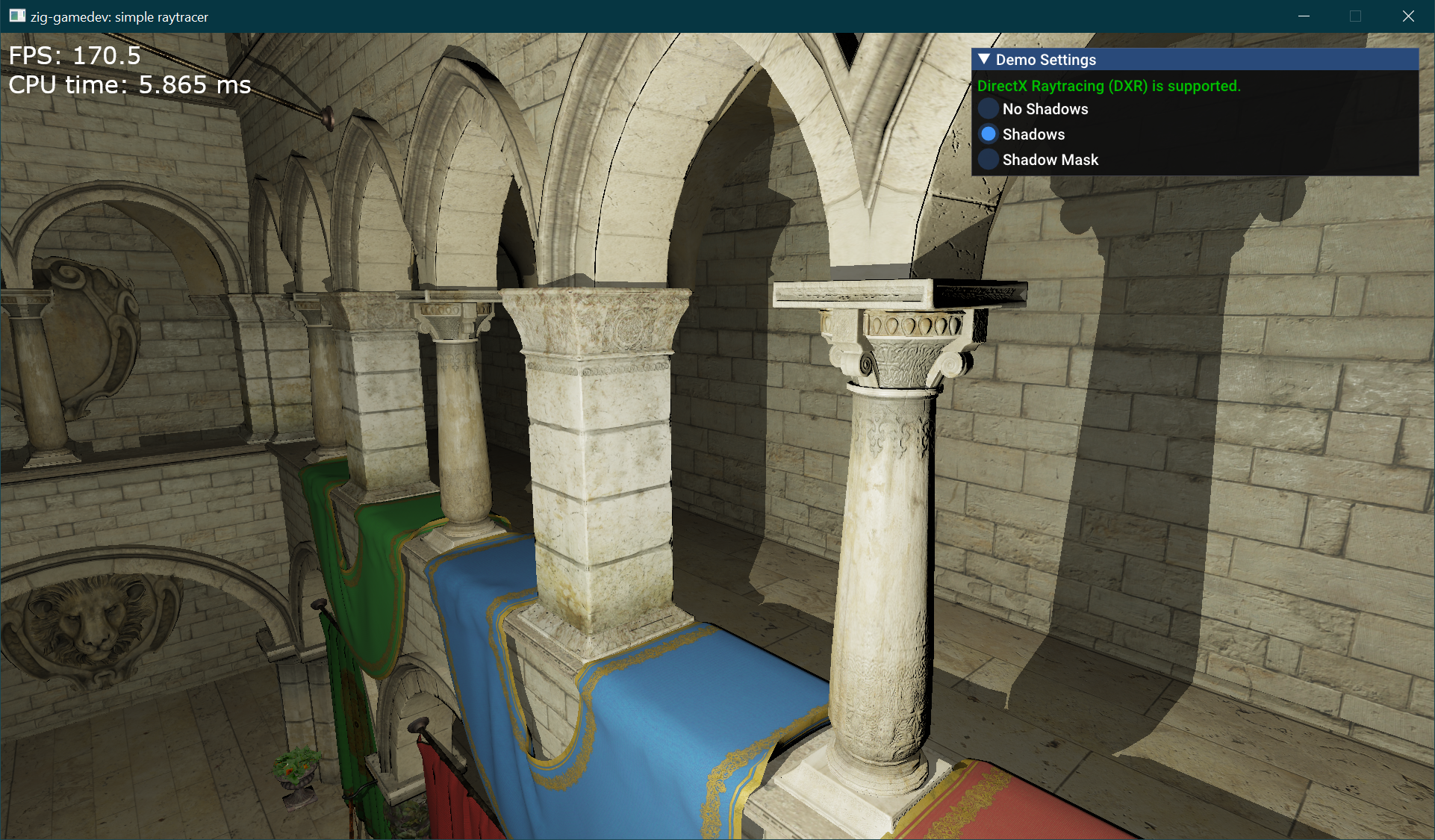Switch to Shadow Mask mode
The image size is (1435, 840).
(989, 160)
